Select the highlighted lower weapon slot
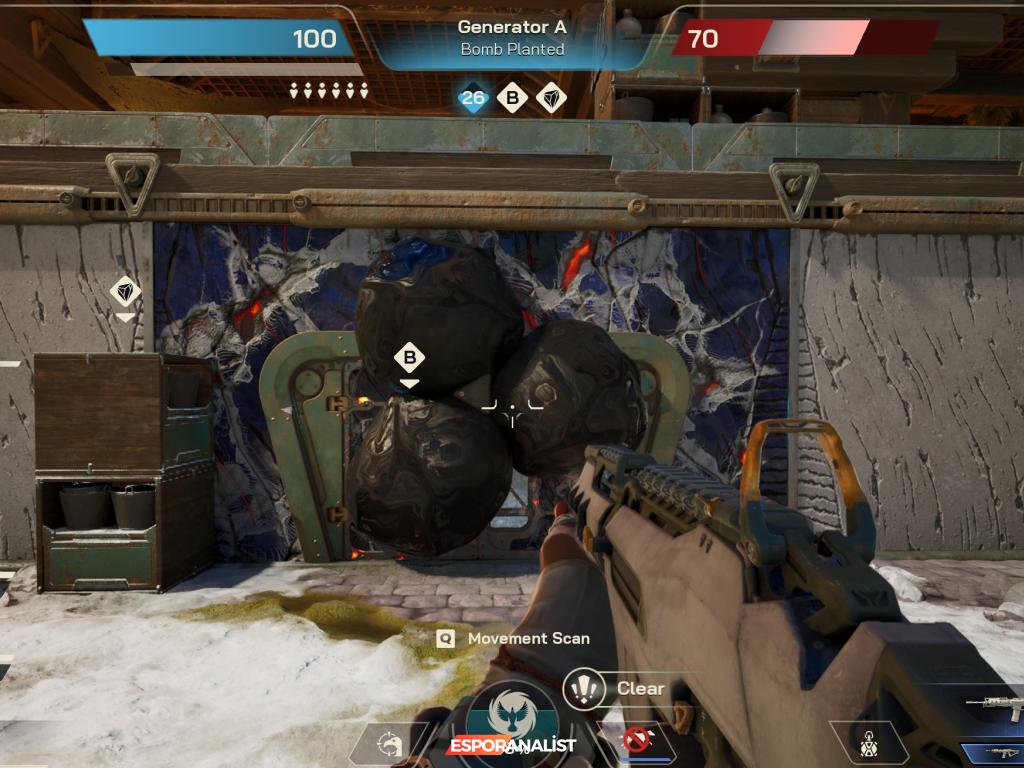1024x768 pixels. point(993,752)
